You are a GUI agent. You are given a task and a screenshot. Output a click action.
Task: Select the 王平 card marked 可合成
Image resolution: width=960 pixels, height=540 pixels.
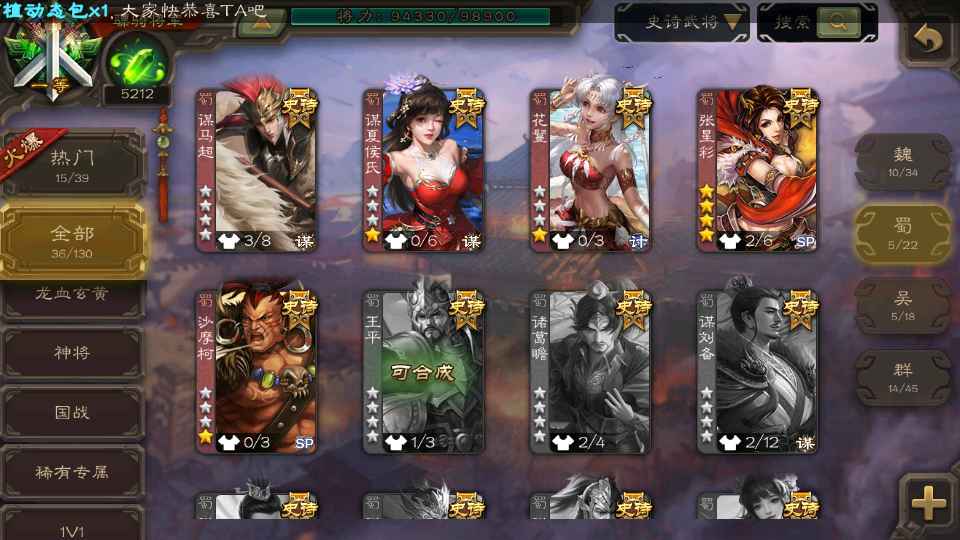[x=423, y=372]
